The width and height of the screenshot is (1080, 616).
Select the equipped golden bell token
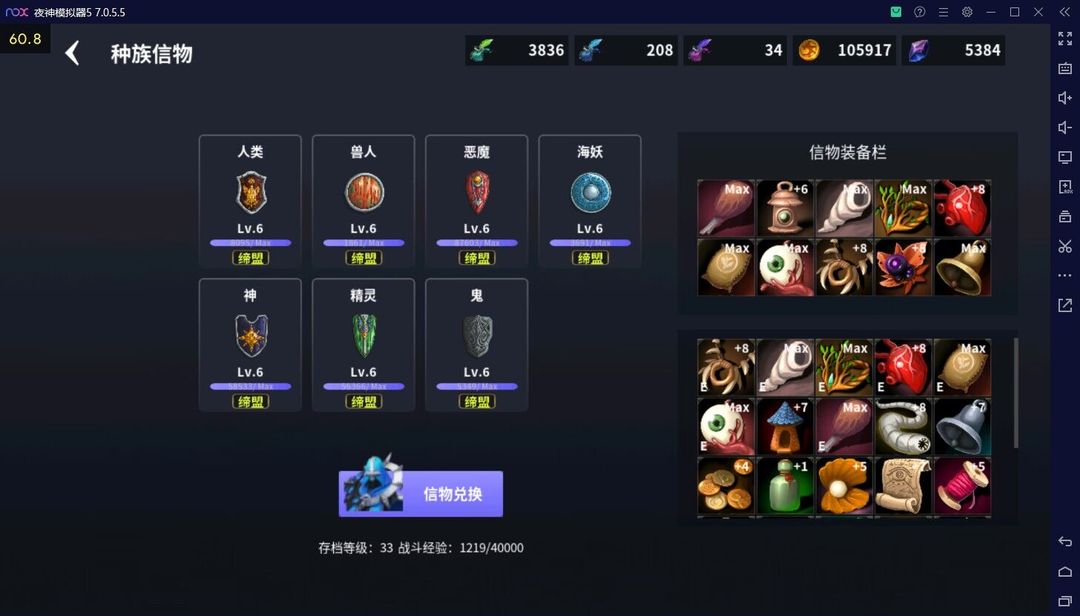962,267
